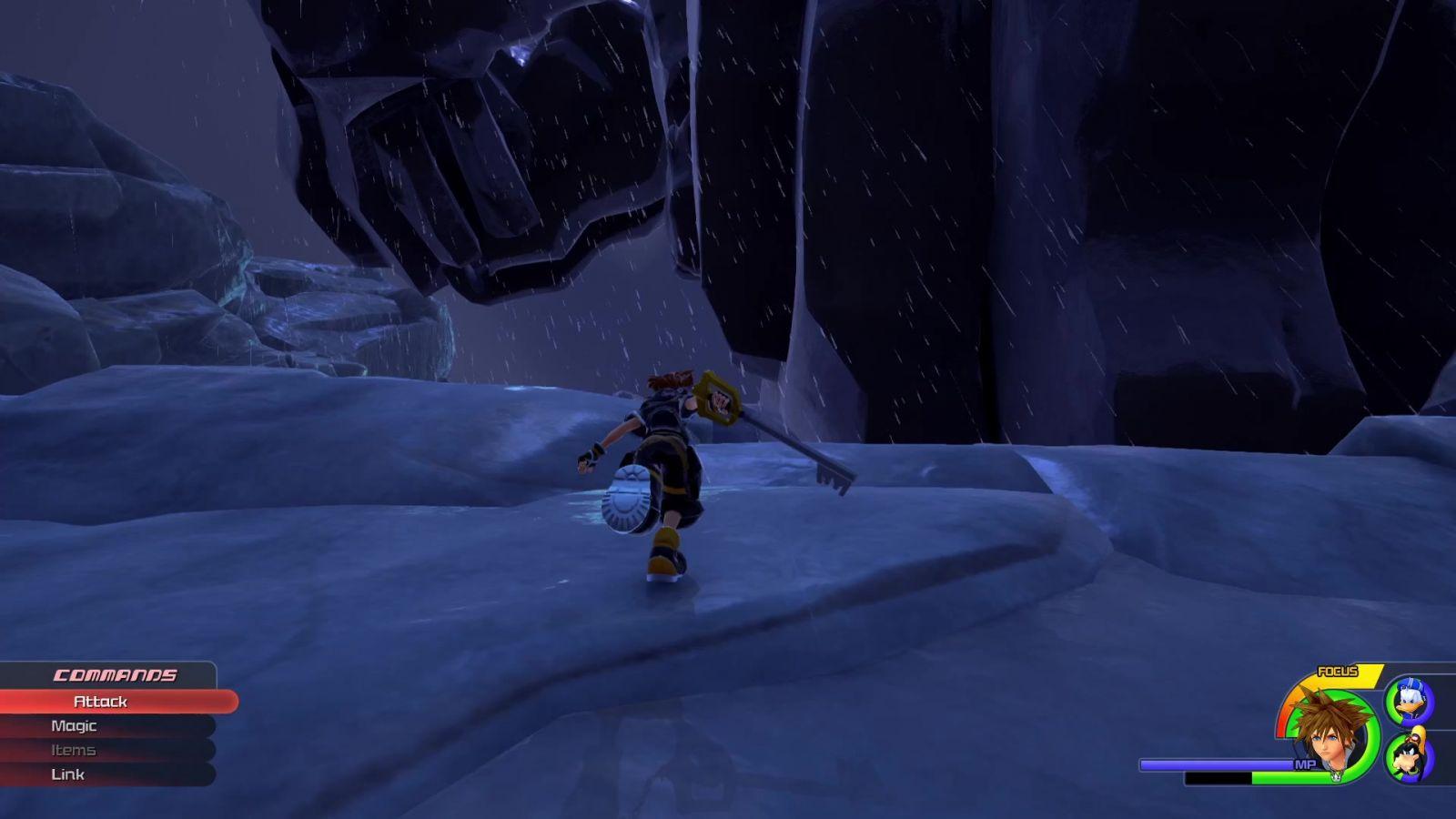Click Donald's party portrait
The height and width of the screenshot is (819, 1456).
1409,702
